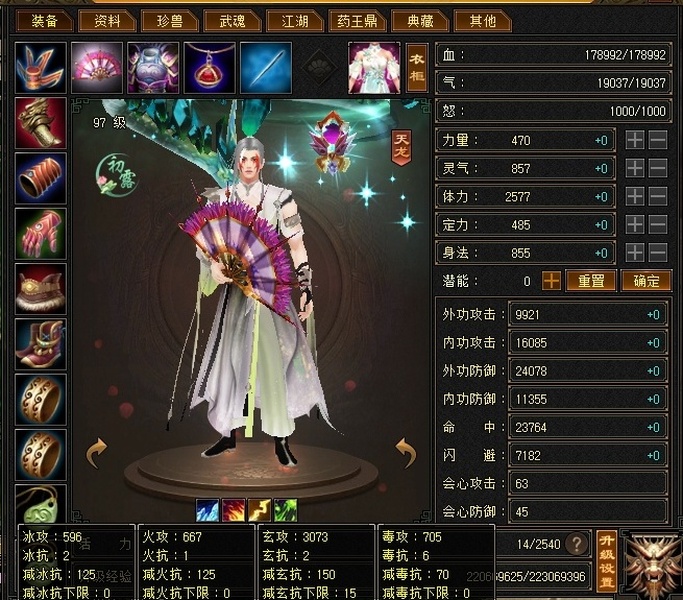This screenshot has height=600, width=683.
Task: Rotate character with the right arrow
Action: 404,453
